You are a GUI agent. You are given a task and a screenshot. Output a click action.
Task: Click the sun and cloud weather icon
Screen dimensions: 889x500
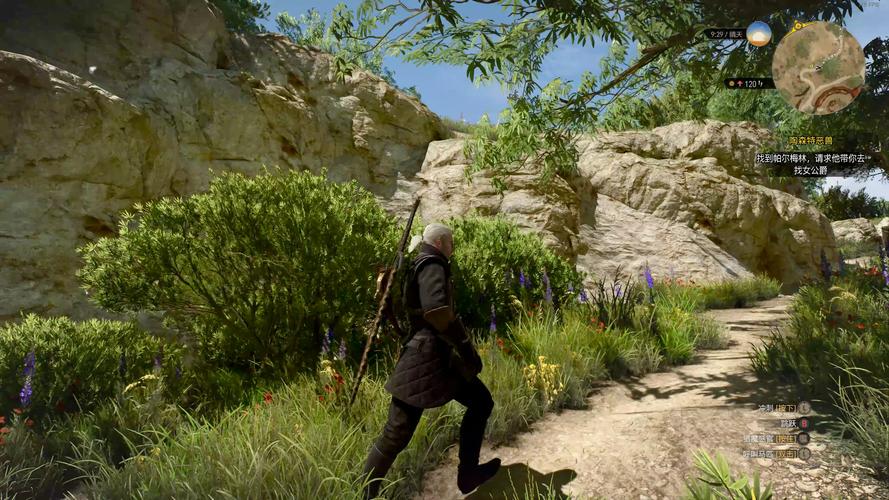(759, 33)
